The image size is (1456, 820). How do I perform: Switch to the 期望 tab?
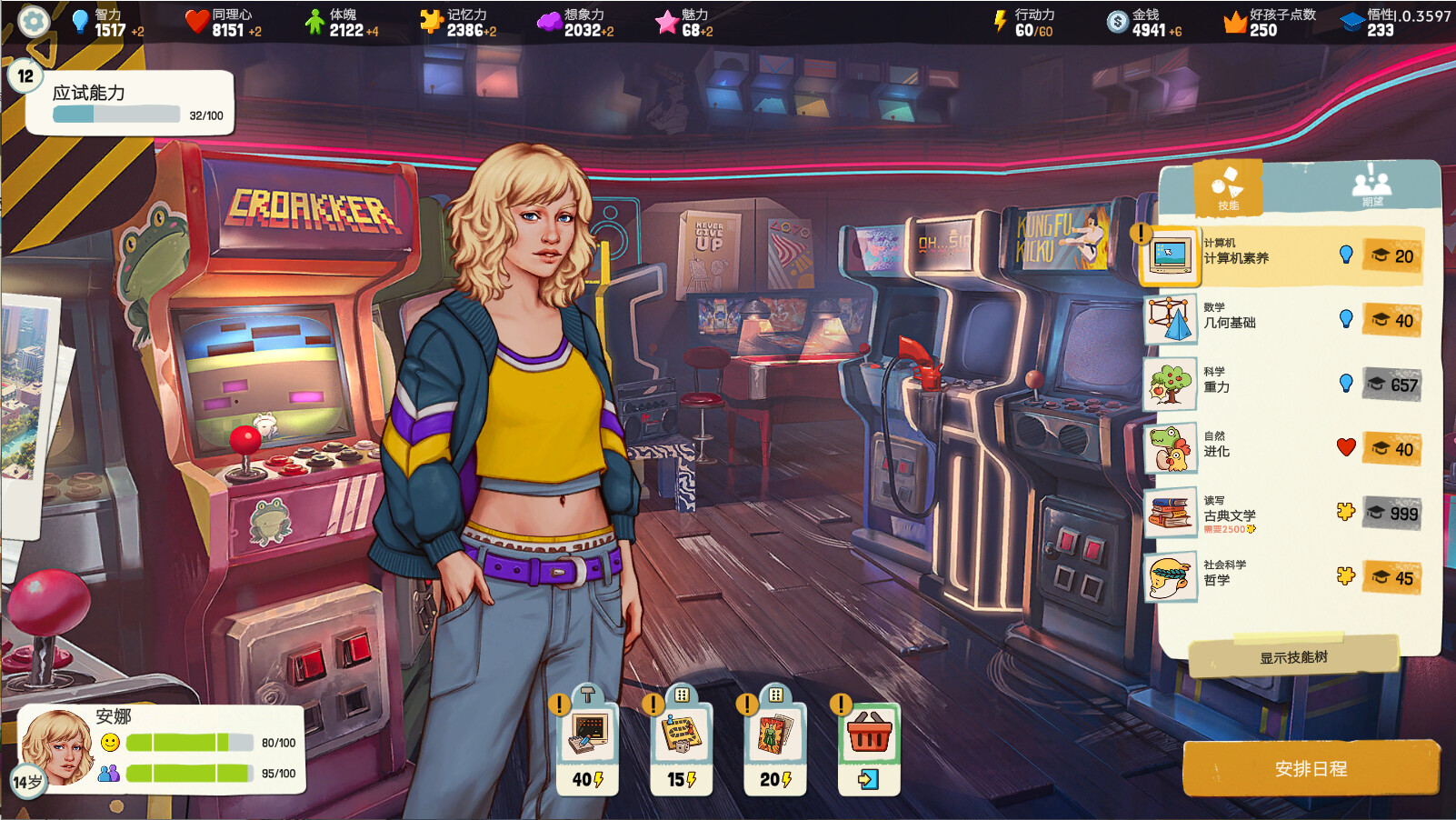(x=1371, y=187)
